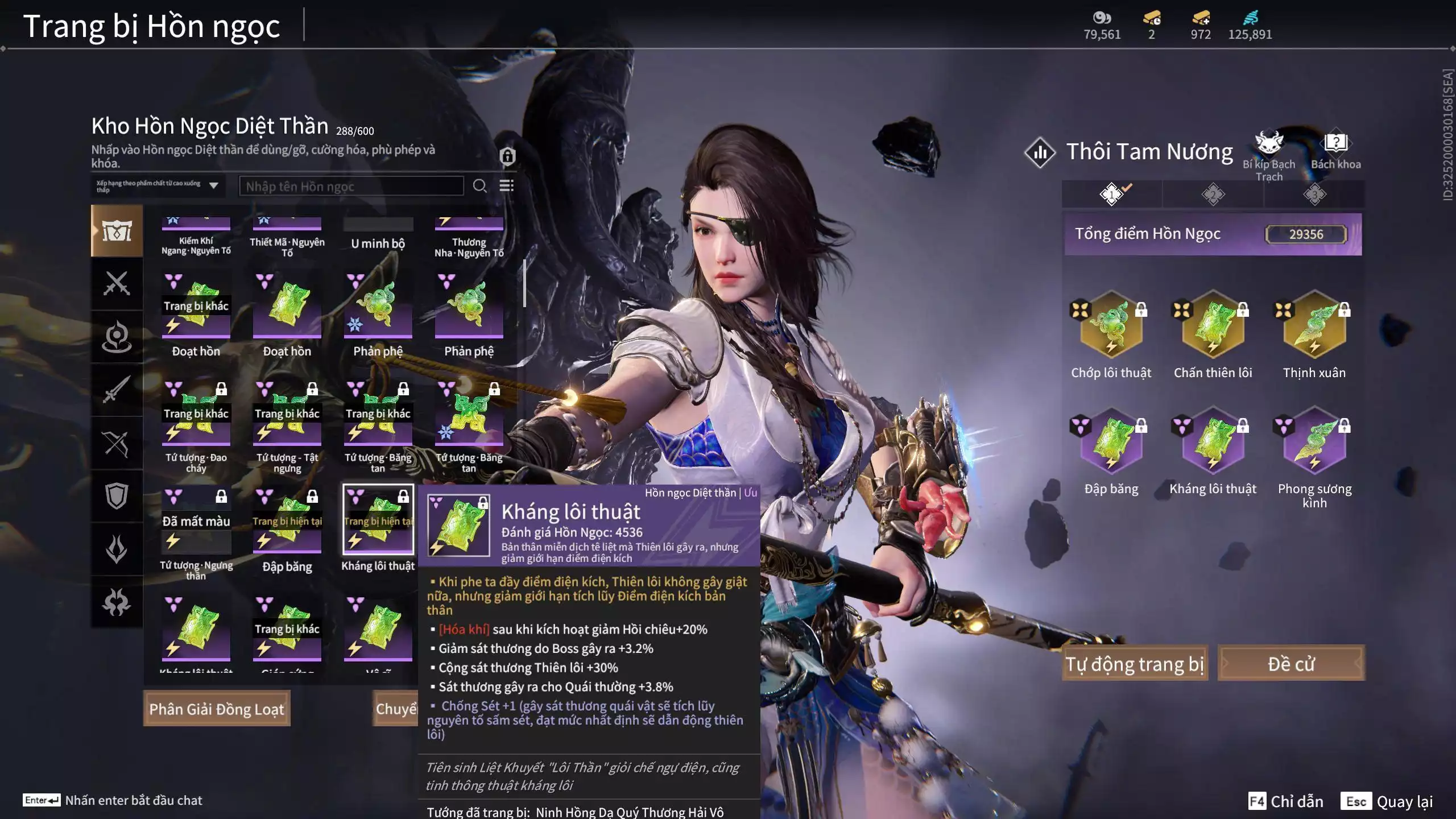The width and height of the screenshot is (1456, 819).
Task: Open the list filter menu icon
Action: point(506,186)
